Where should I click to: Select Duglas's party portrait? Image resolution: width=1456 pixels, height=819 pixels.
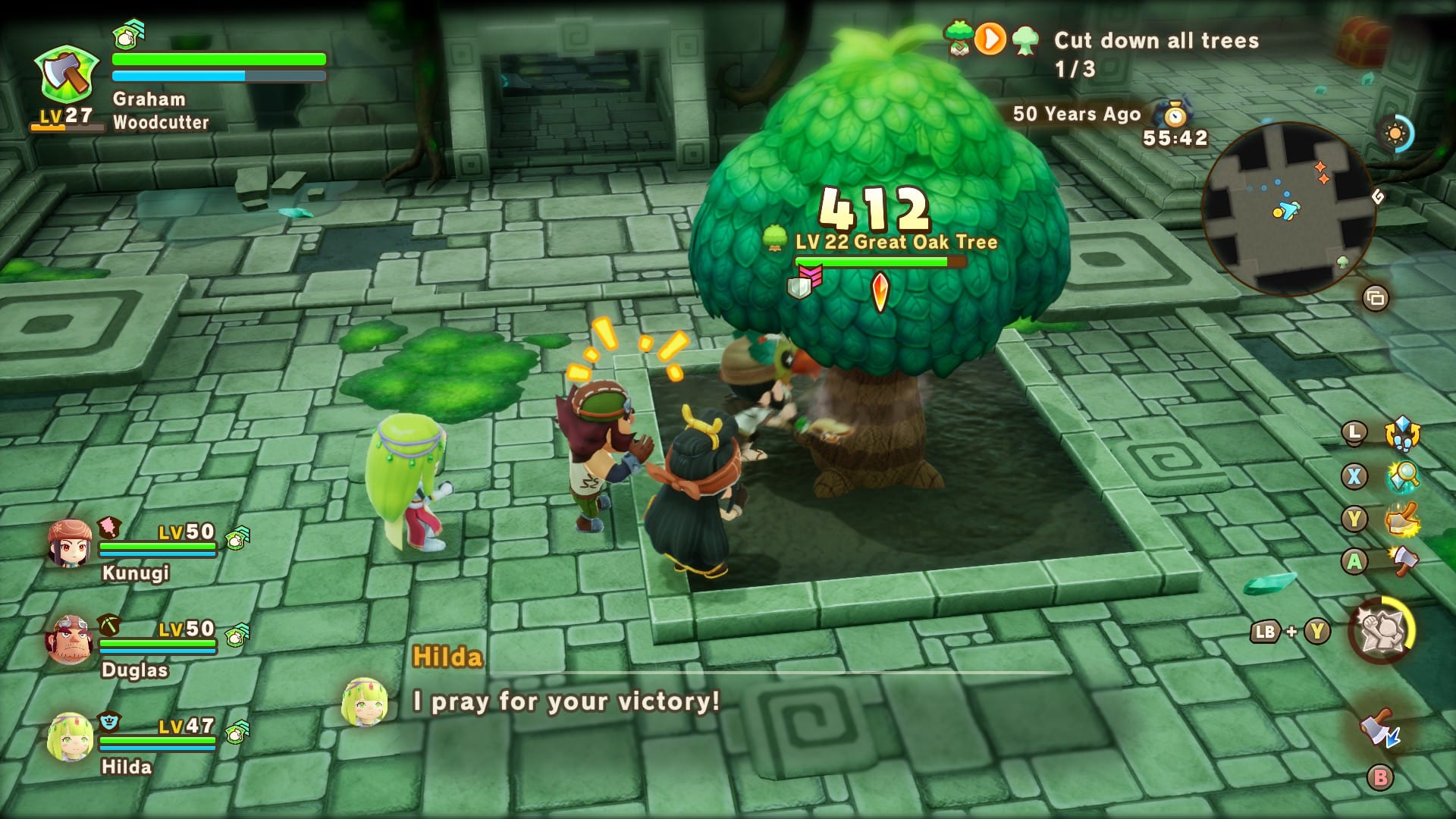point(70,640)
